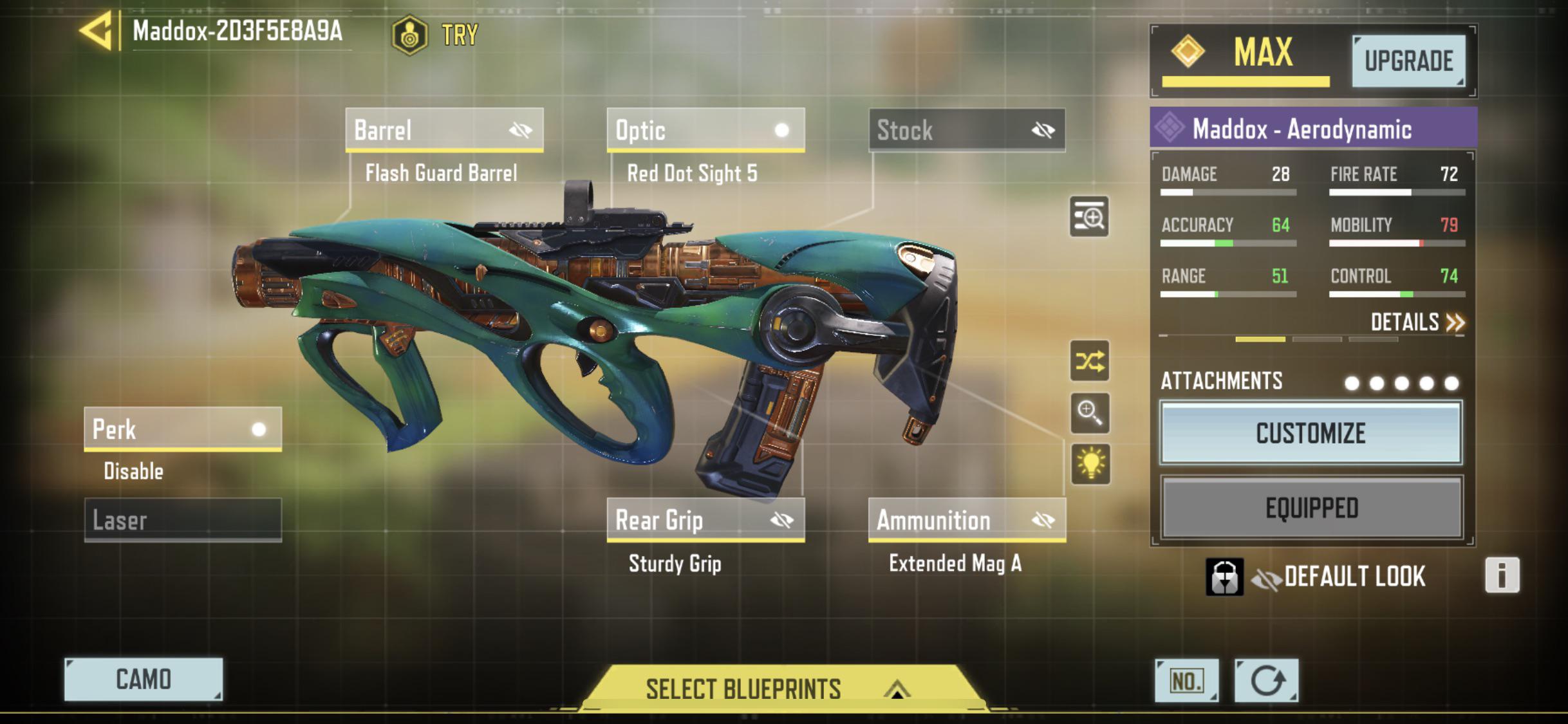Open the CUSTOMIZE weapon screen
The height and width of the screenshot is (724, 1568).
(1311, 433)
